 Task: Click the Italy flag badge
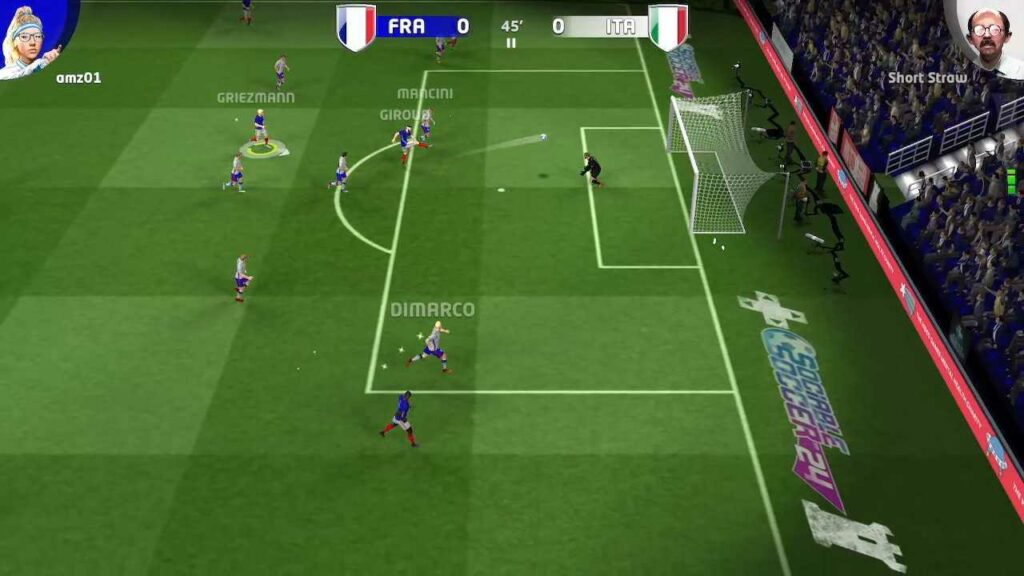coord(668,26)
